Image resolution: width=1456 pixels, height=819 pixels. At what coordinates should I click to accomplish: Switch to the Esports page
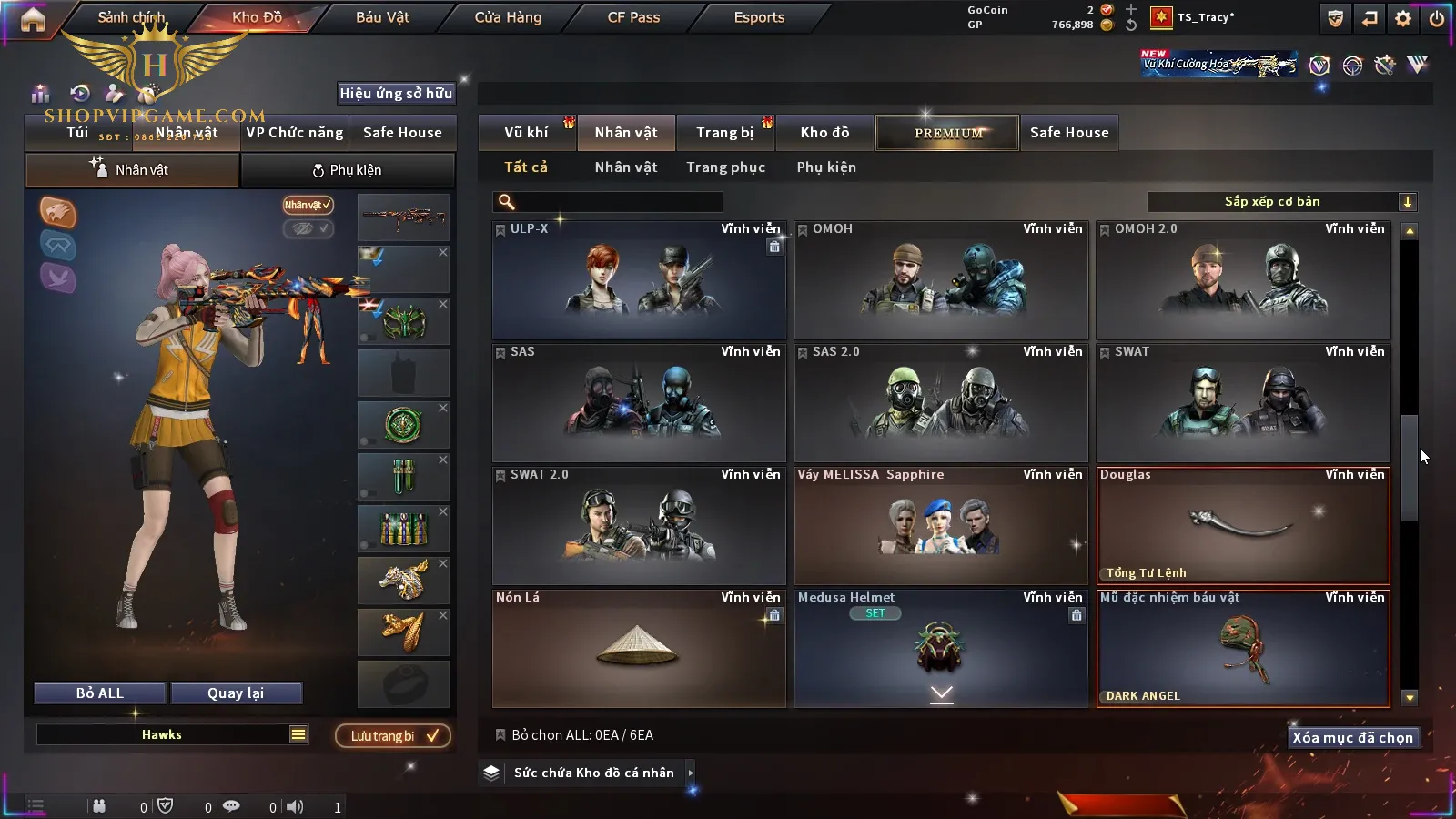pyautogui.click(x=759, y=17)
